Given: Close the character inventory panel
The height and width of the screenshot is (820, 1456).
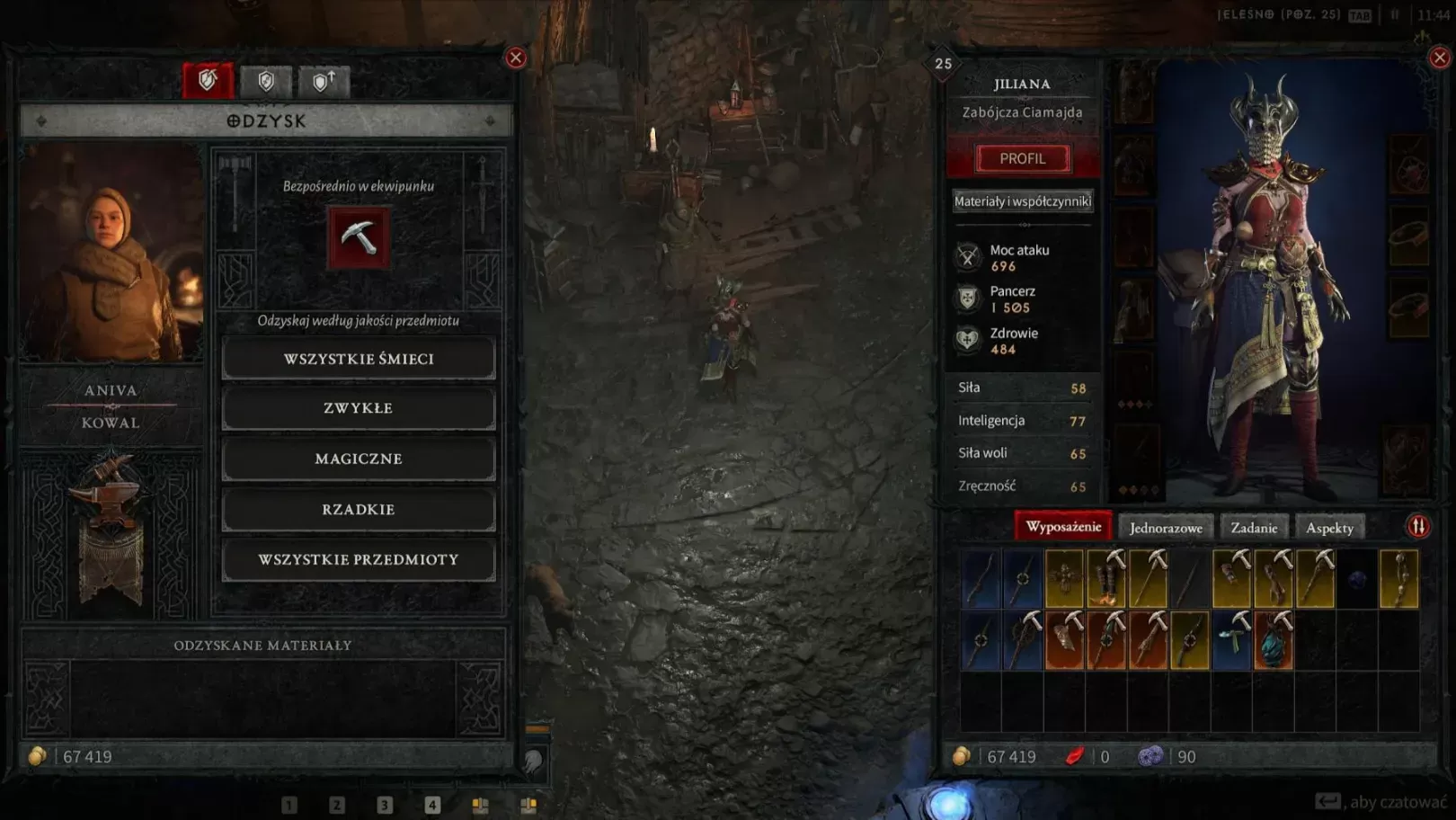Looking at the screenshot, I should [1439, 58].
